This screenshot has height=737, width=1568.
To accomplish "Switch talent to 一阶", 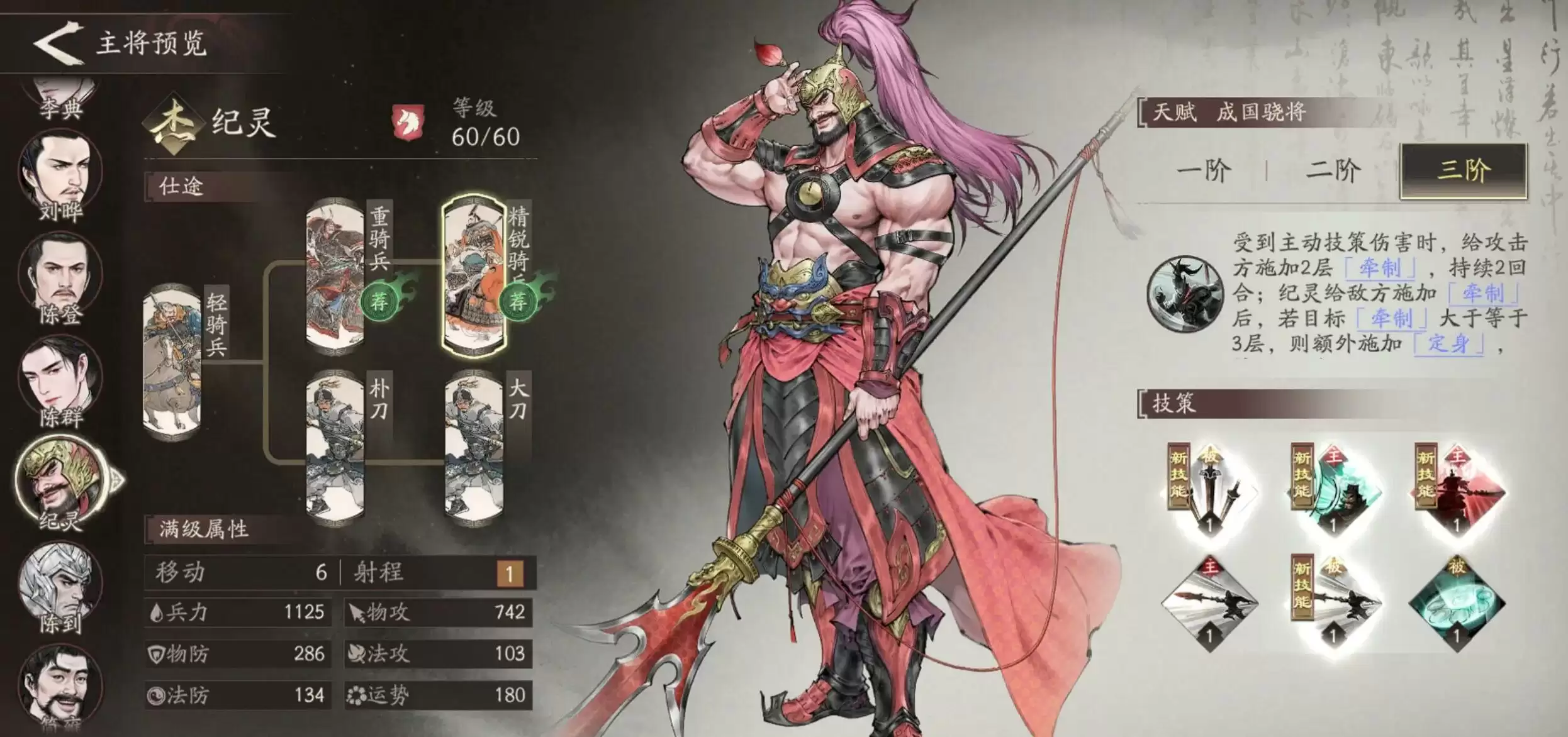I will pyautogui.click(x=1203, y=170).
